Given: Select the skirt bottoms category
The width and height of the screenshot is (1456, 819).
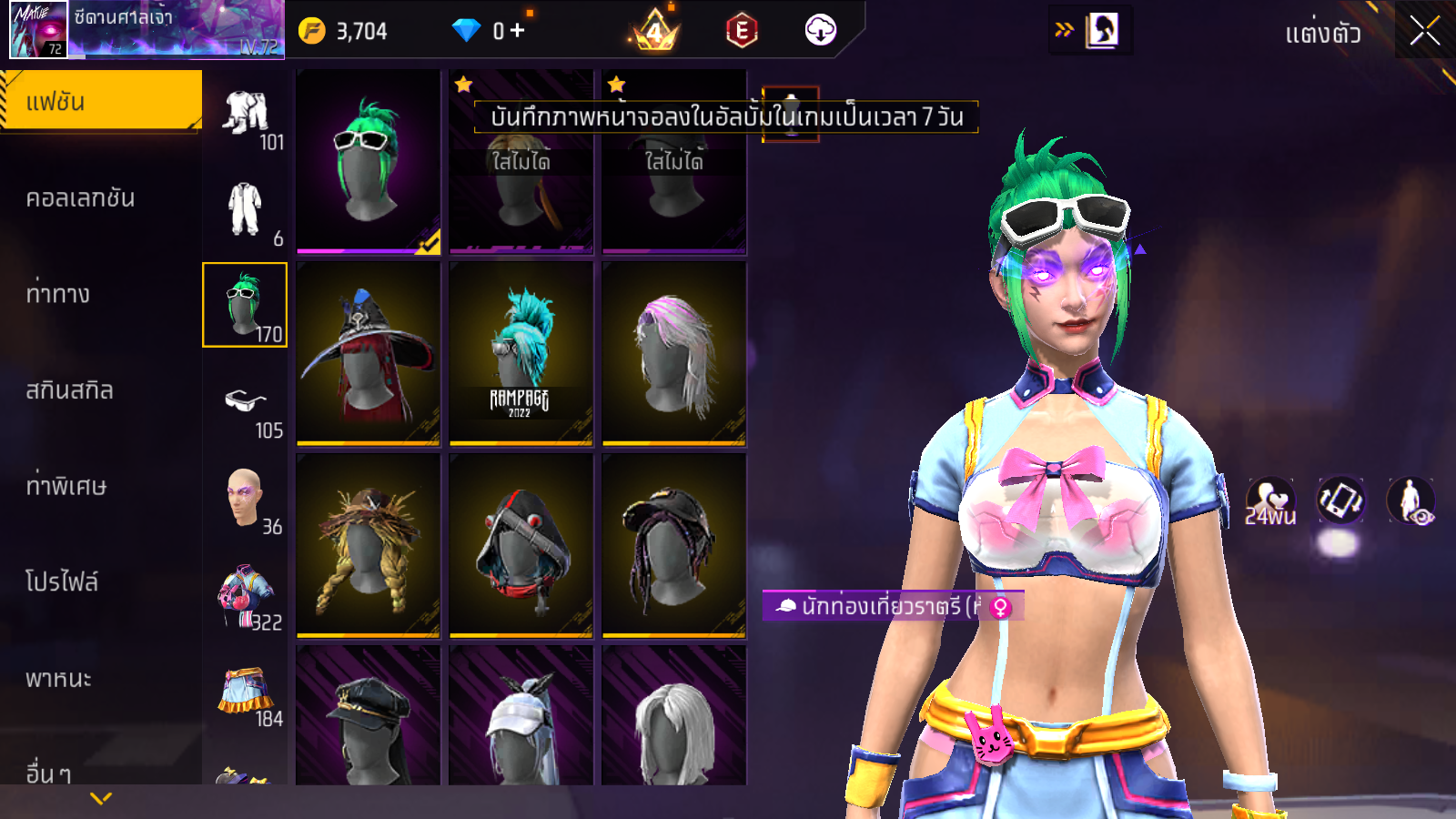Looking at the screenshot, I should tap(246, 693).
